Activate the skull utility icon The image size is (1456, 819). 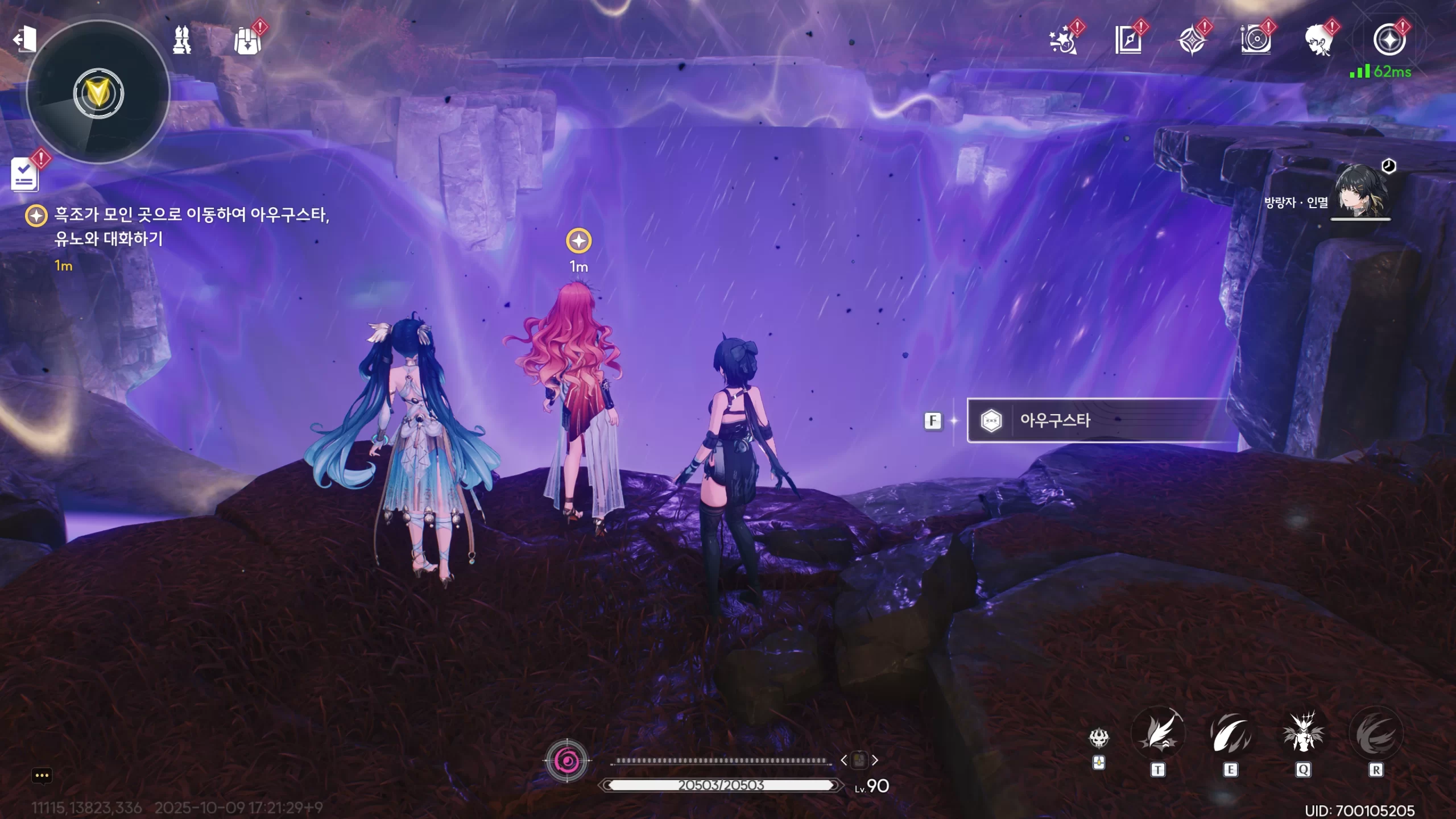pos(1099,739)
